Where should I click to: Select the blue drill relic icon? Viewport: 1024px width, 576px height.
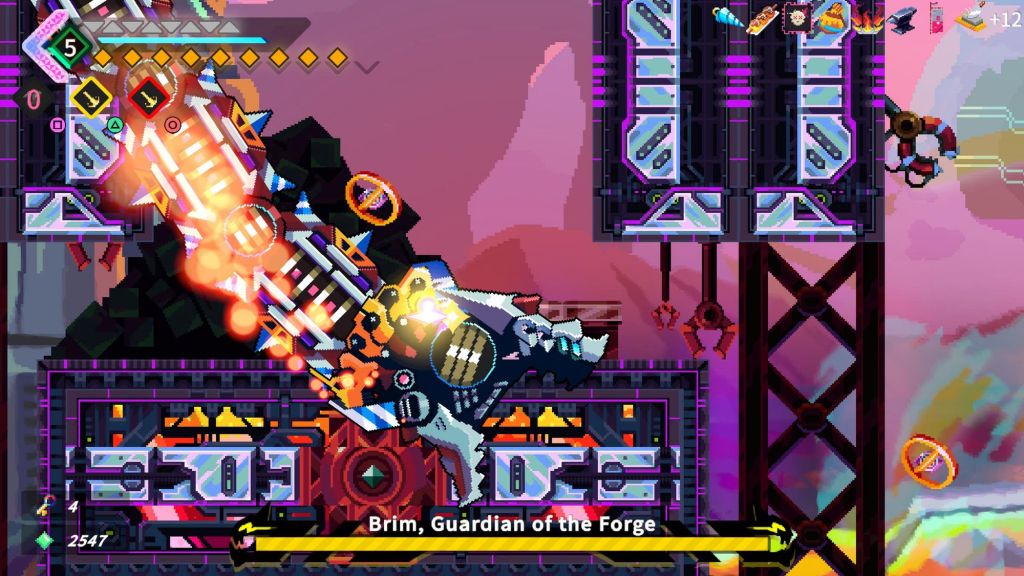(726, 15)
